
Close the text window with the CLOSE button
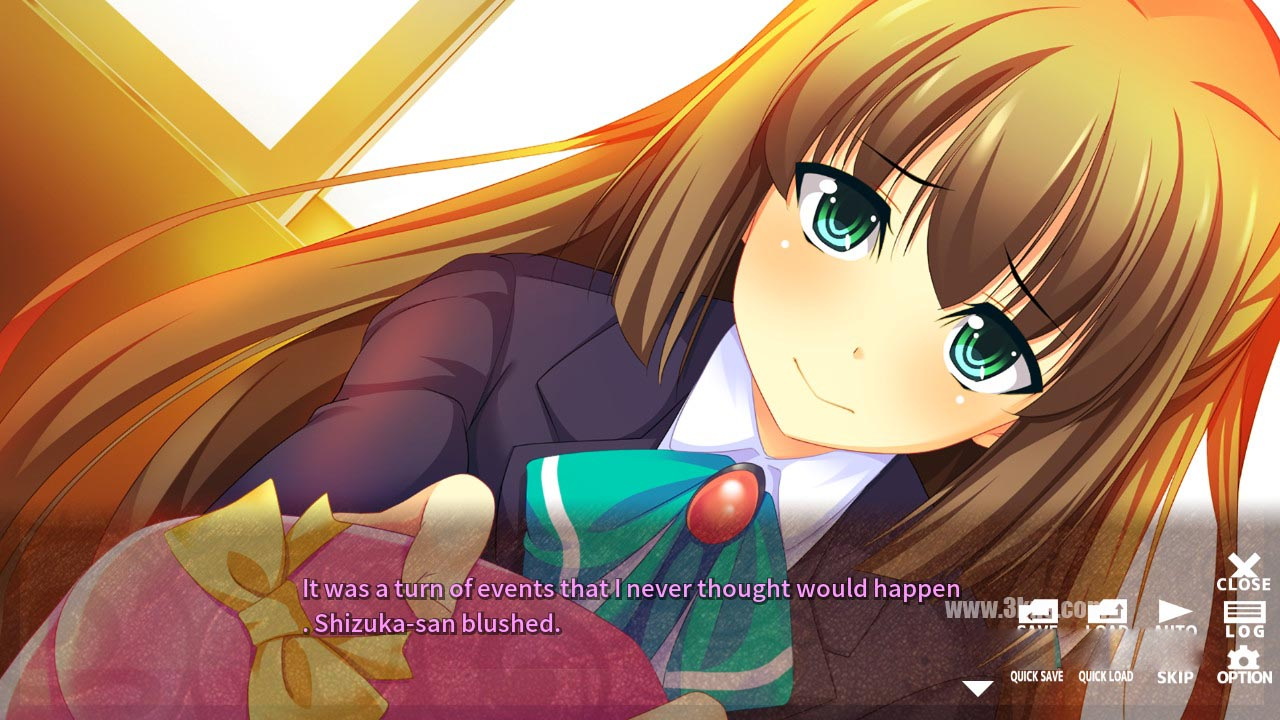1243,572
